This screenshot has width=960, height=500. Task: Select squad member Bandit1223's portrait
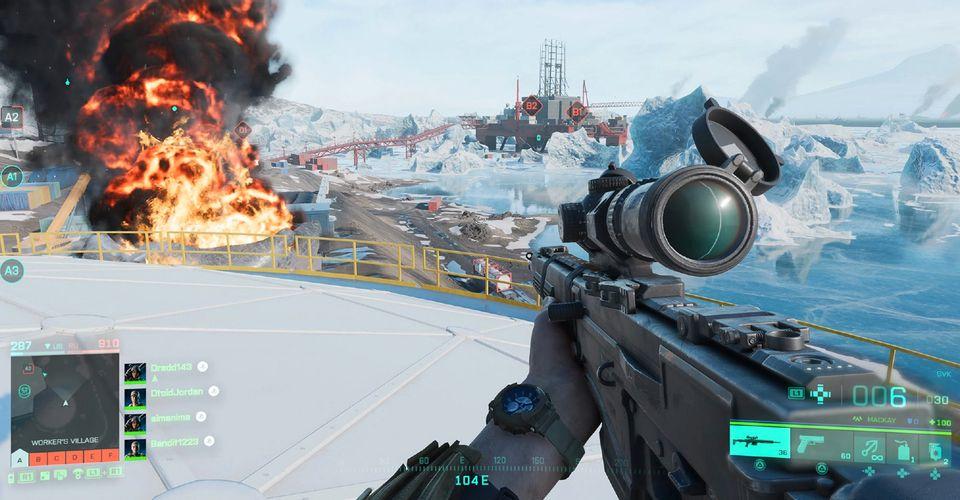pos(135,448)
